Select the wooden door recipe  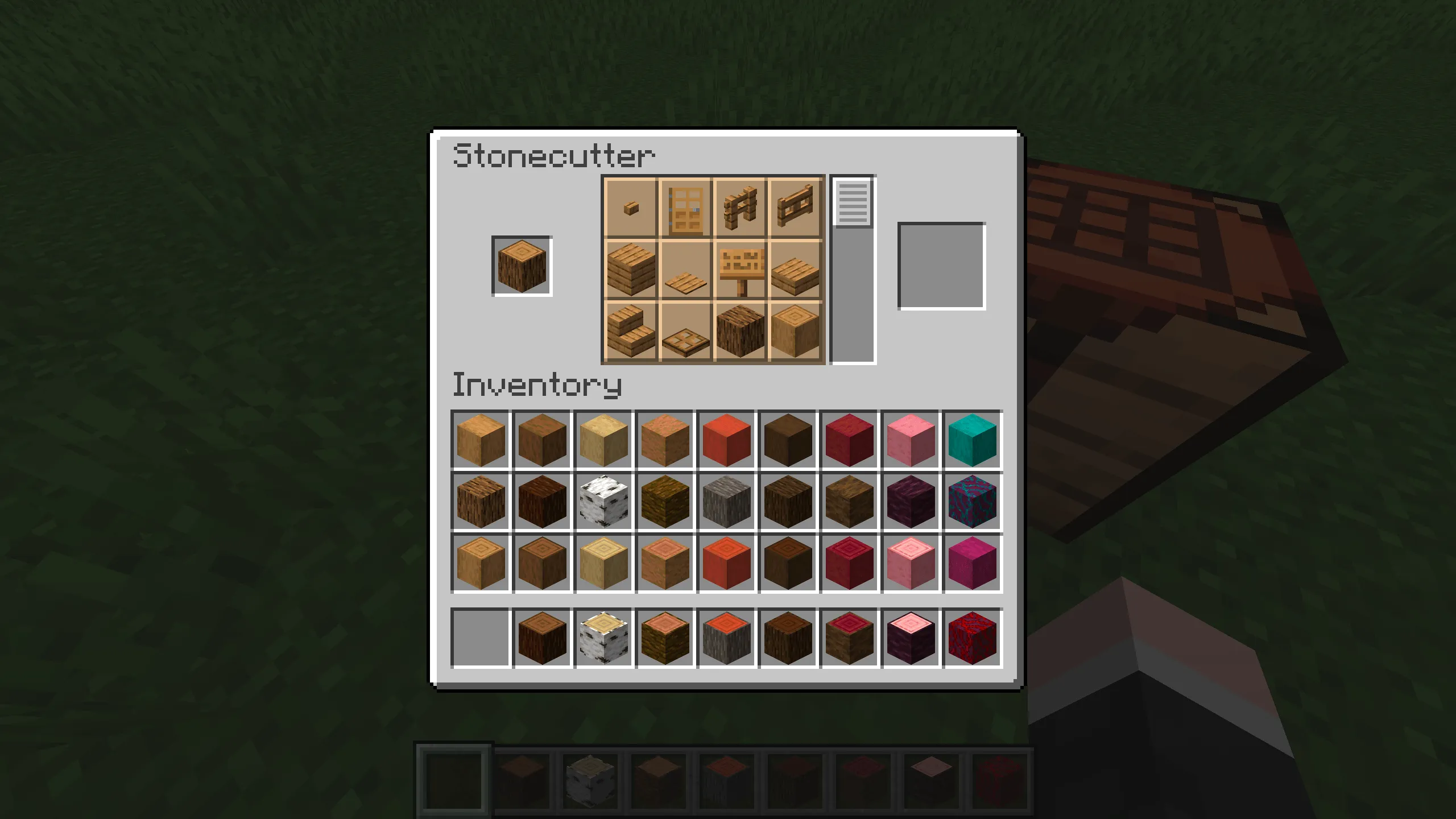tap(684, 209)
